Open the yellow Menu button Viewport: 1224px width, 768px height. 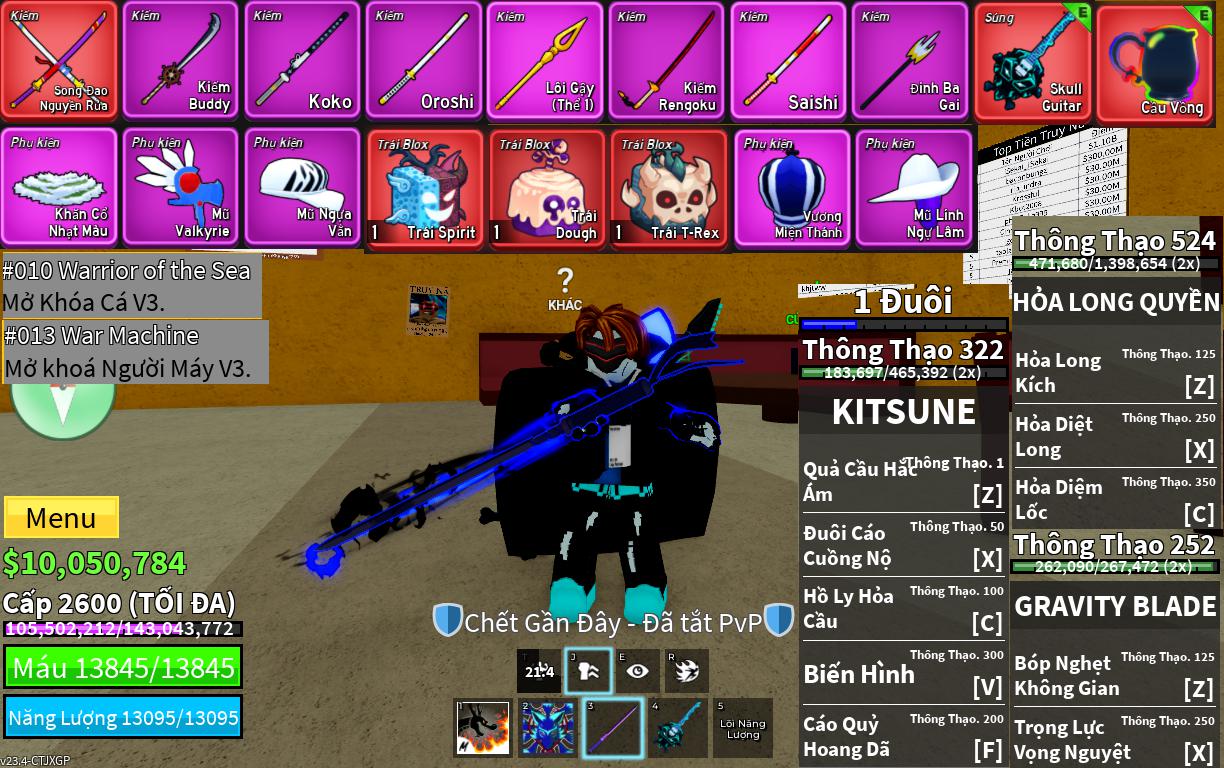pyautogui.click(x=61, y=518)
